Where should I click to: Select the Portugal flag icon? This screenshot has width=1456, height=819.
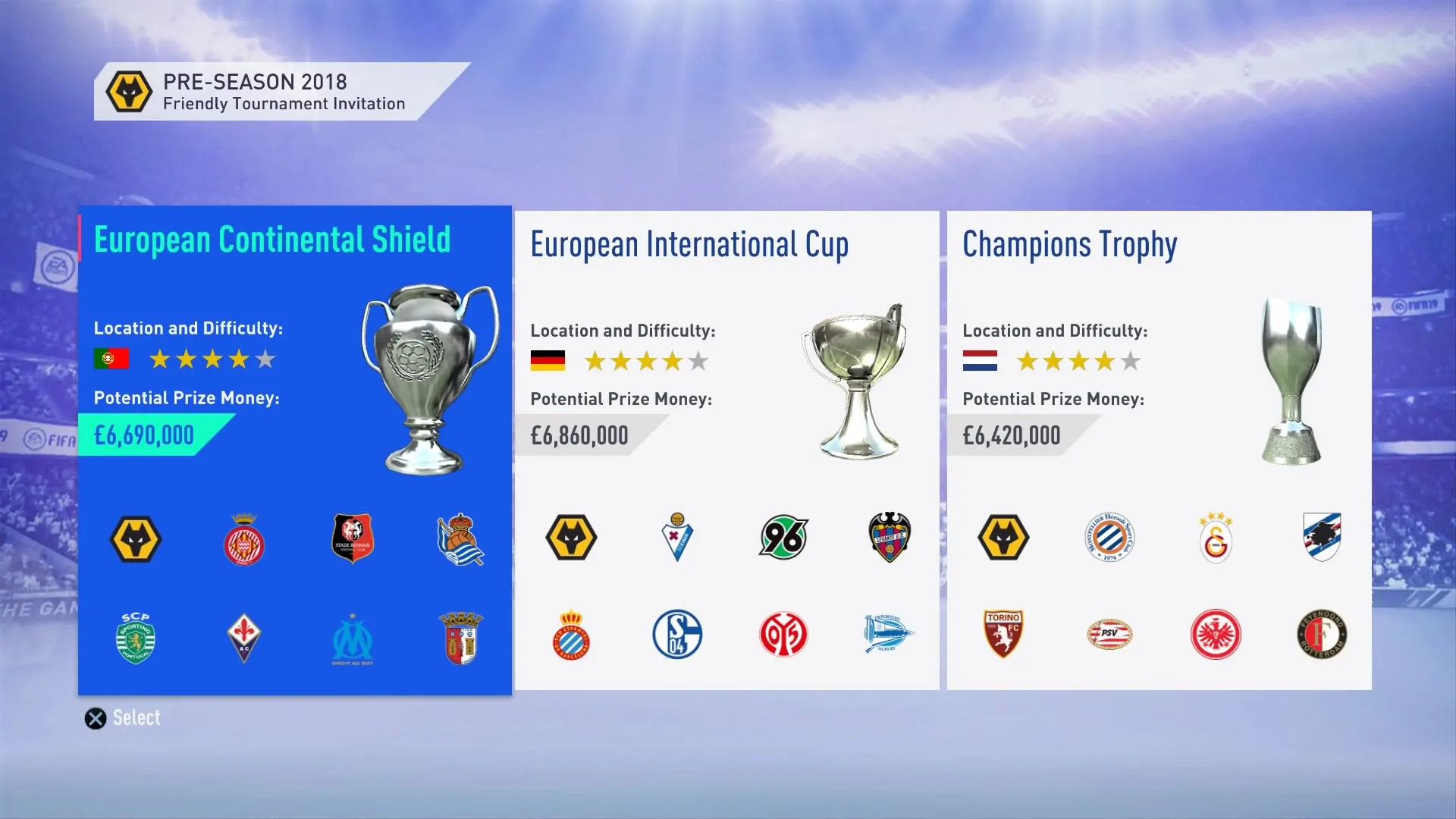point(110,358)
